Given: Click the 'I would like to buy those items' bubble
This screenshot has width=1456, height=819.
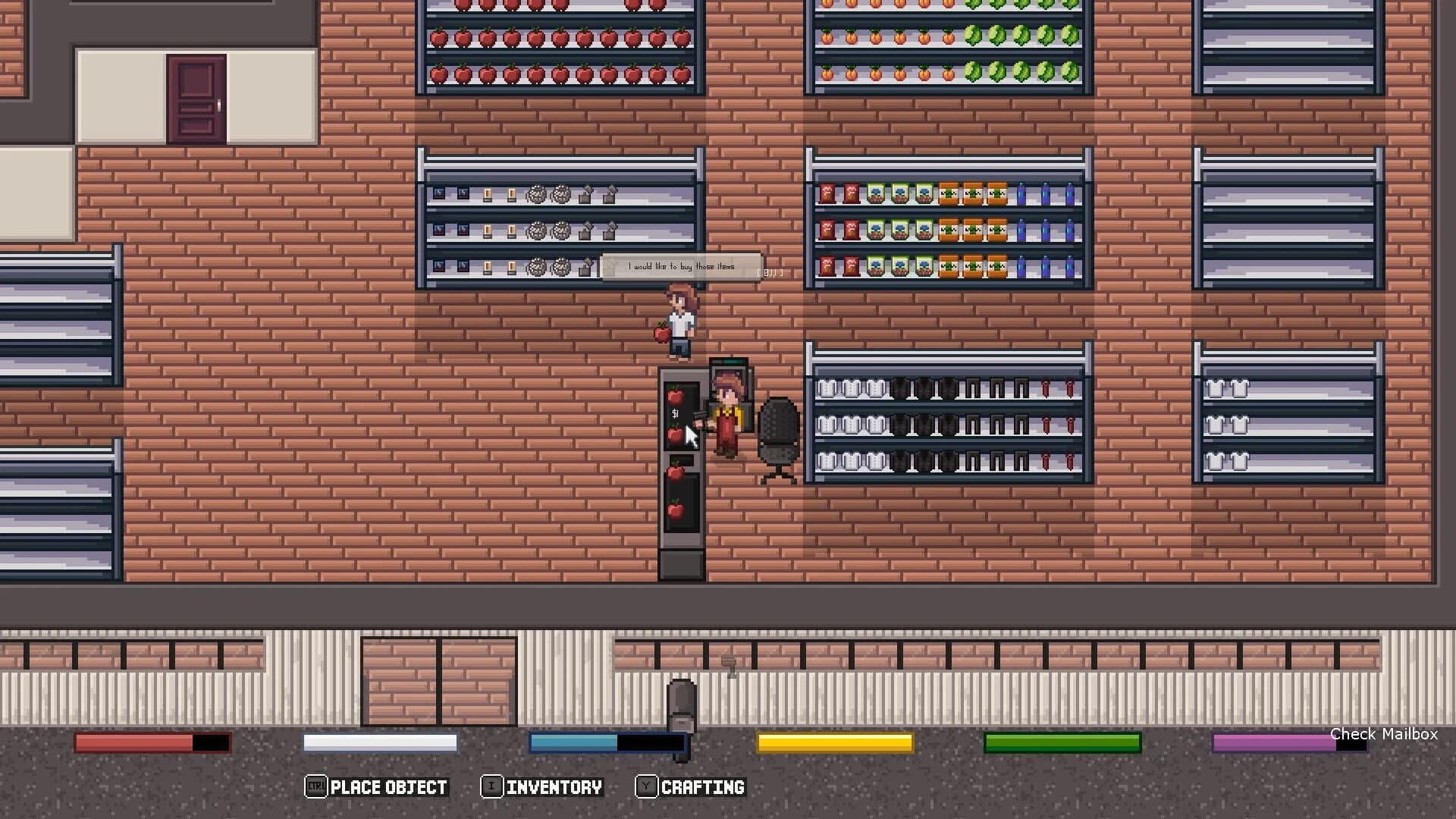Looking at the screenshot, I should (x=680, y=265).
